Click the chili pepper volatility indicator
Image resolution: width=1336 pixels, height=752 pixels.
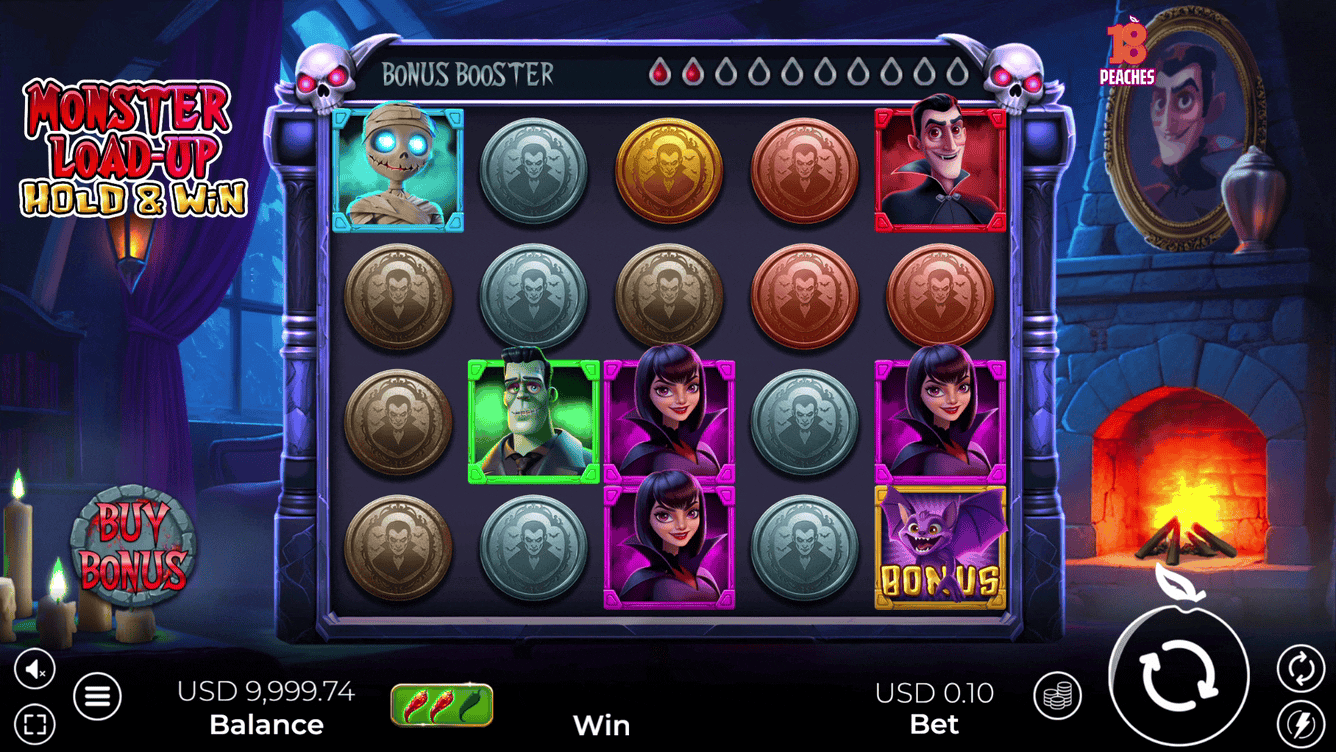coord(442,704)
